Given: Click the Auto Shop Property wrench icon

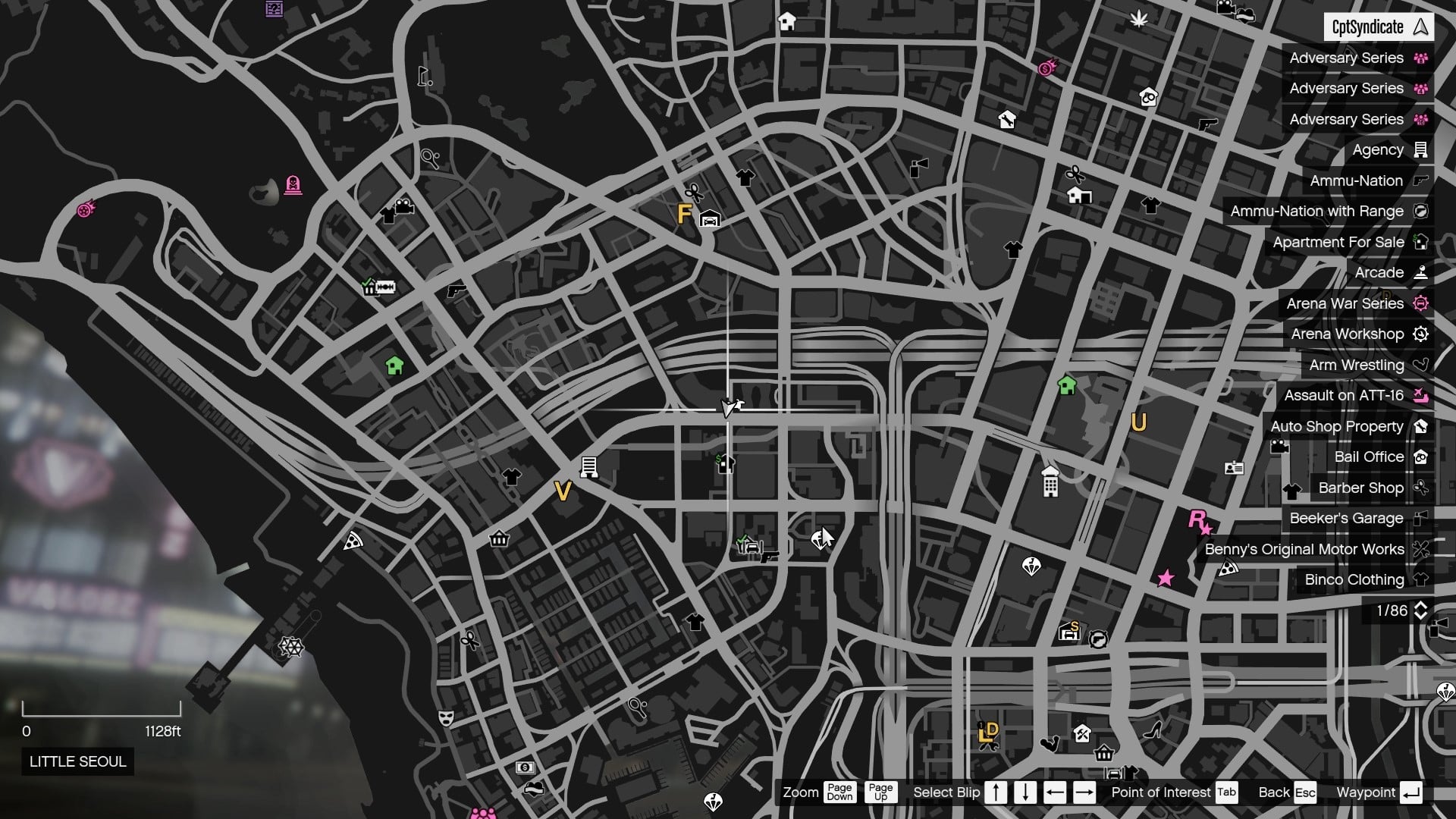Looking at the screenshot, I should click(x=1420, y=426).
